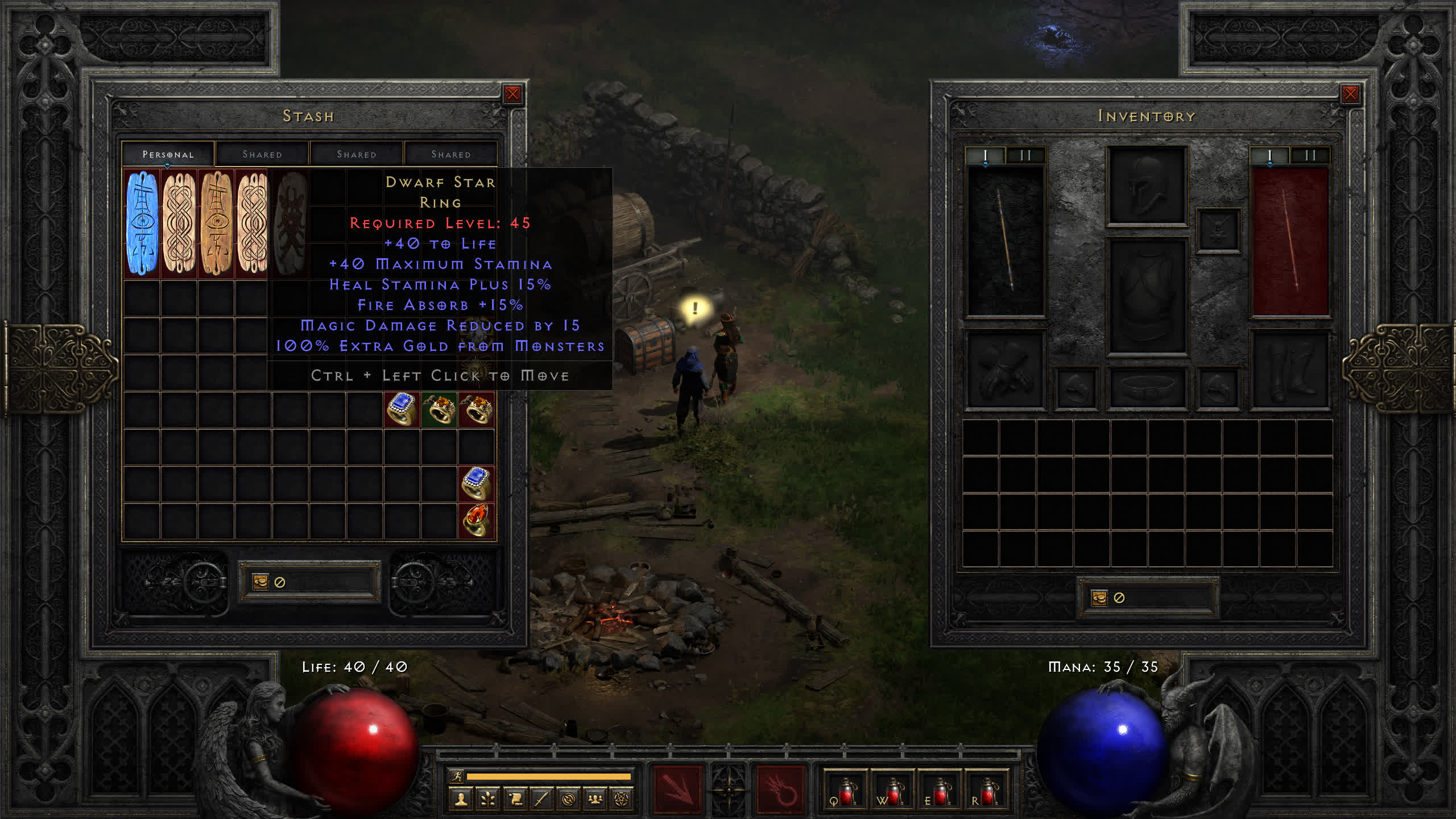Toggle the run/walk icon beside stamina bar
This screenshot has width=1456, height=819.
point(456,776)
